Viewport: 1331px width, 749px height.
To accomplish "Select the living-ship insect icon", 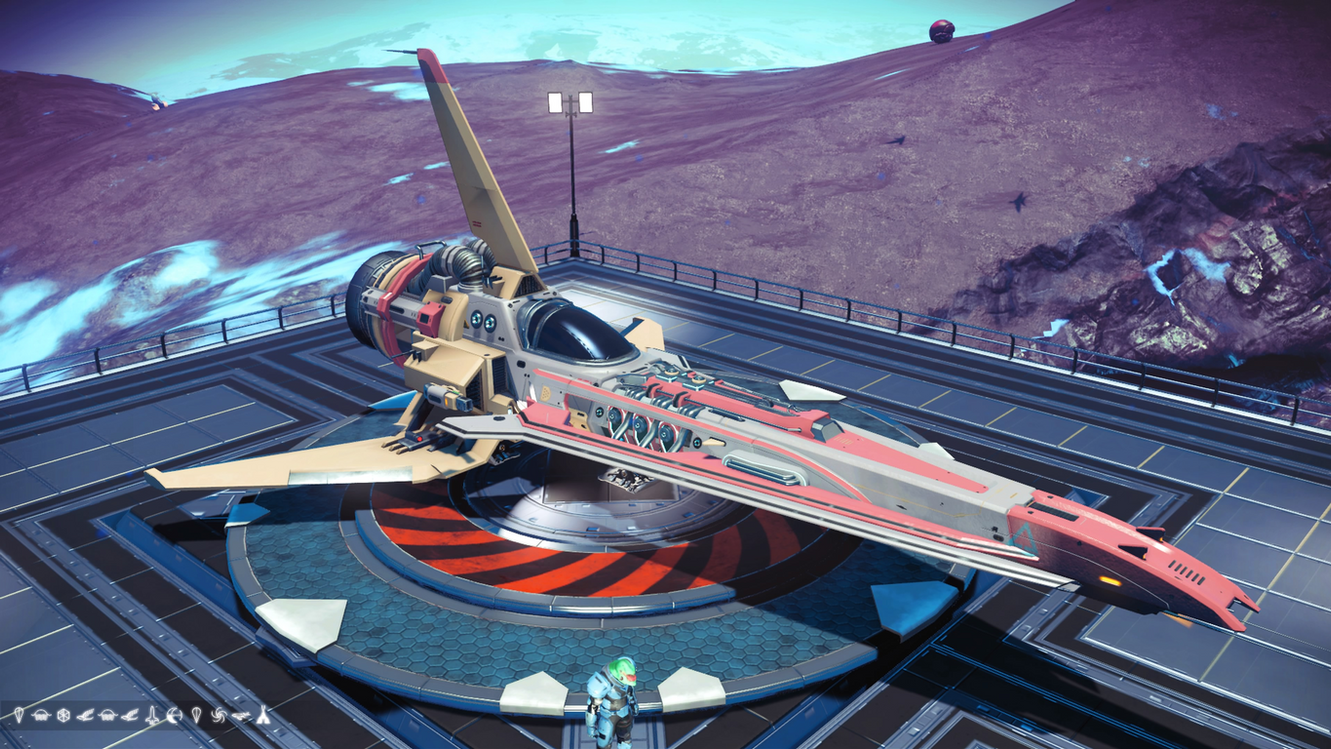I will tap(242, 715).
